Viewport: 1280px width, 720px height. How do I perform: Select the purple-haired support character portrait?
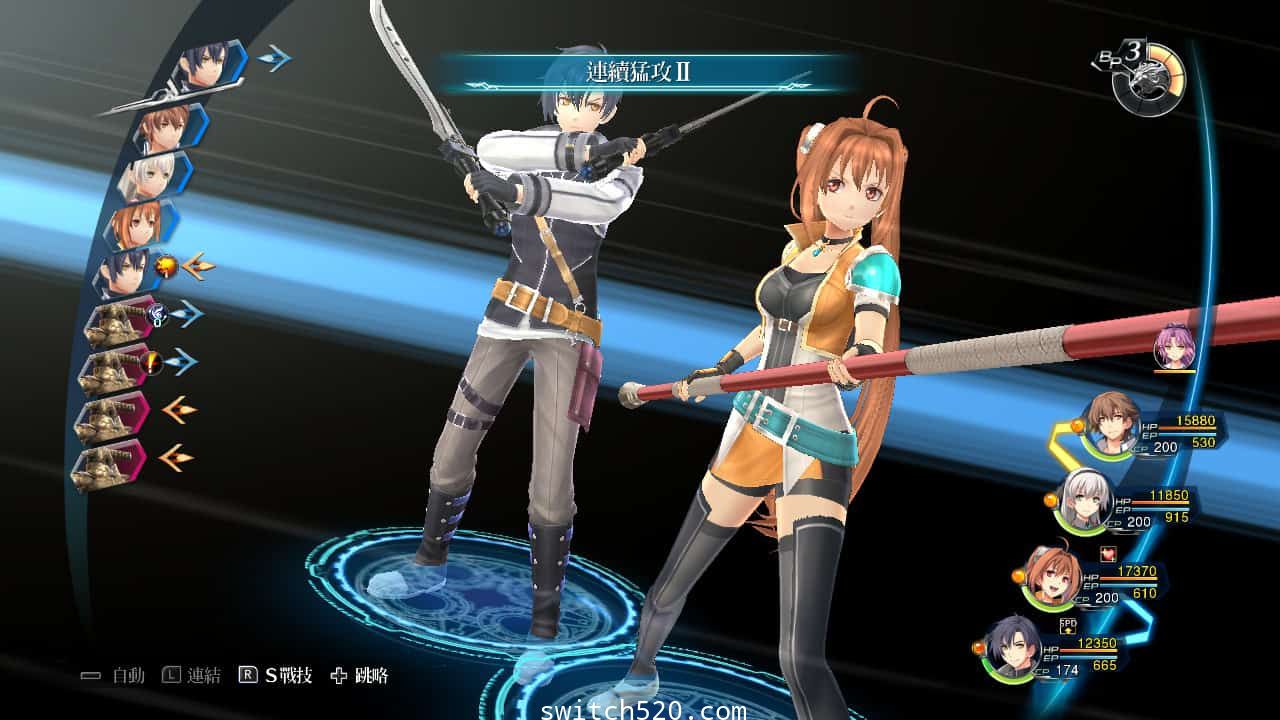1174,347
